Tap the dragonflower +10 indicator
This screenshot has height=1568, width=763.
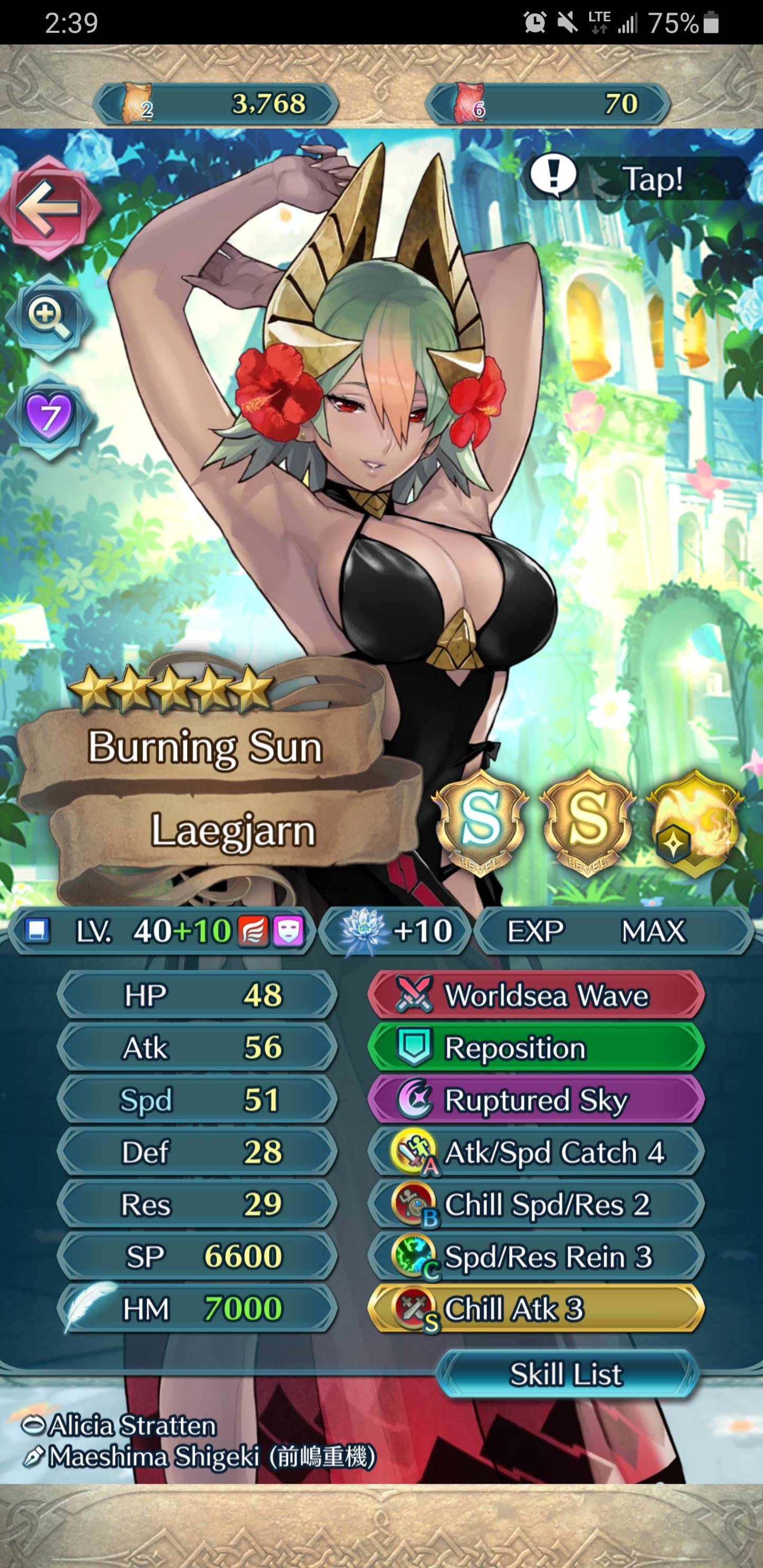coord(396,930)
